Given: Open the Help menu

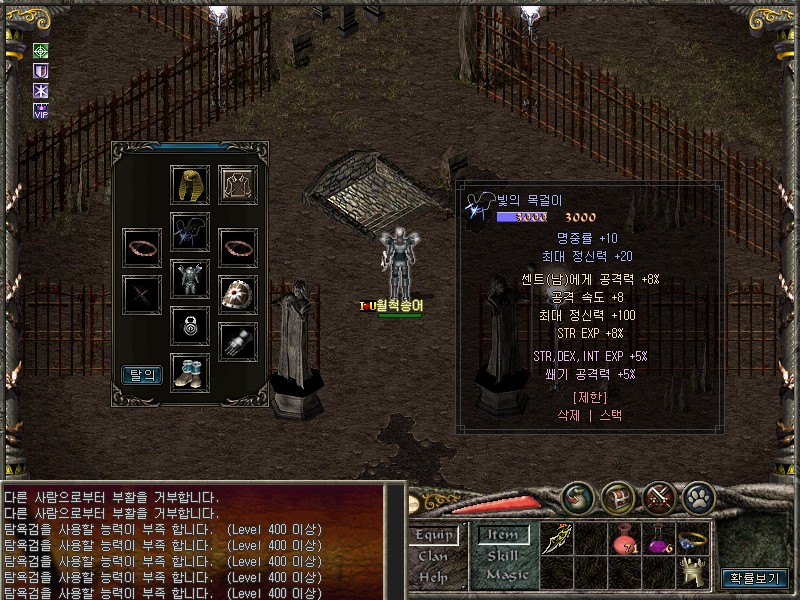Looking at the screenshot, I should [433, 576].
